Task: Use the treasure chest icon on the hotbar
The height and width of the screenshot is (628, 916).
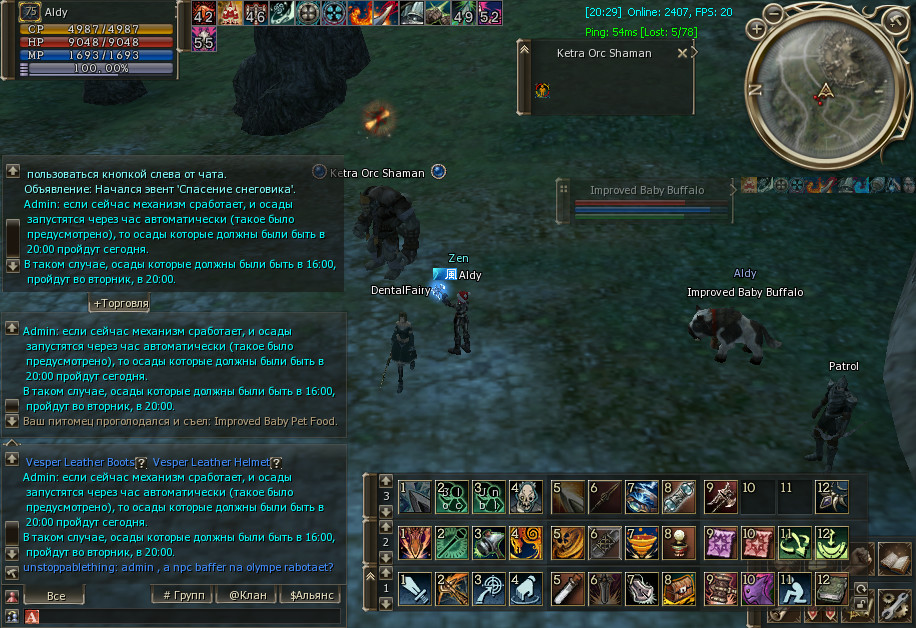Action: tap(679, 589)
